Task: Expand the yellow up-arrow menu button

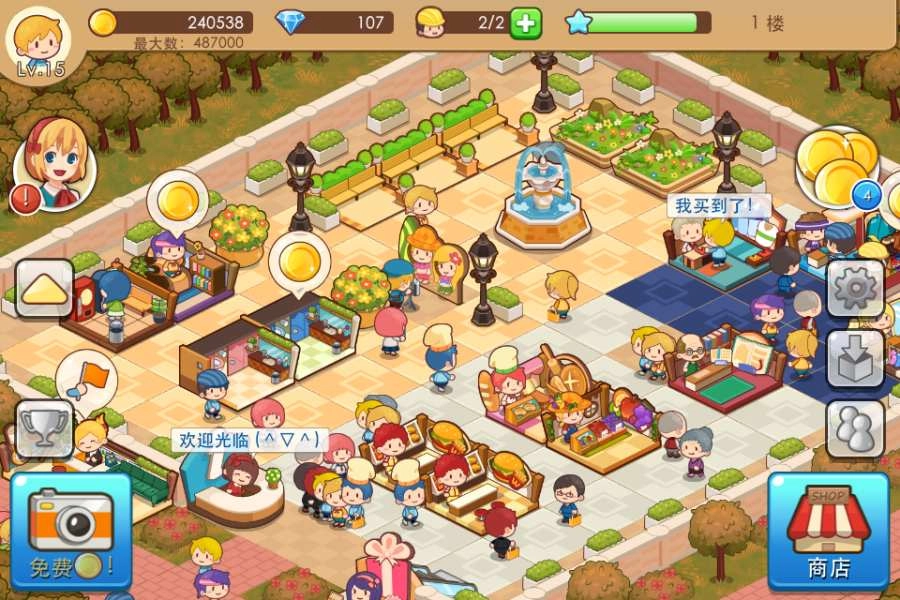Action: (x=45, y=290)
